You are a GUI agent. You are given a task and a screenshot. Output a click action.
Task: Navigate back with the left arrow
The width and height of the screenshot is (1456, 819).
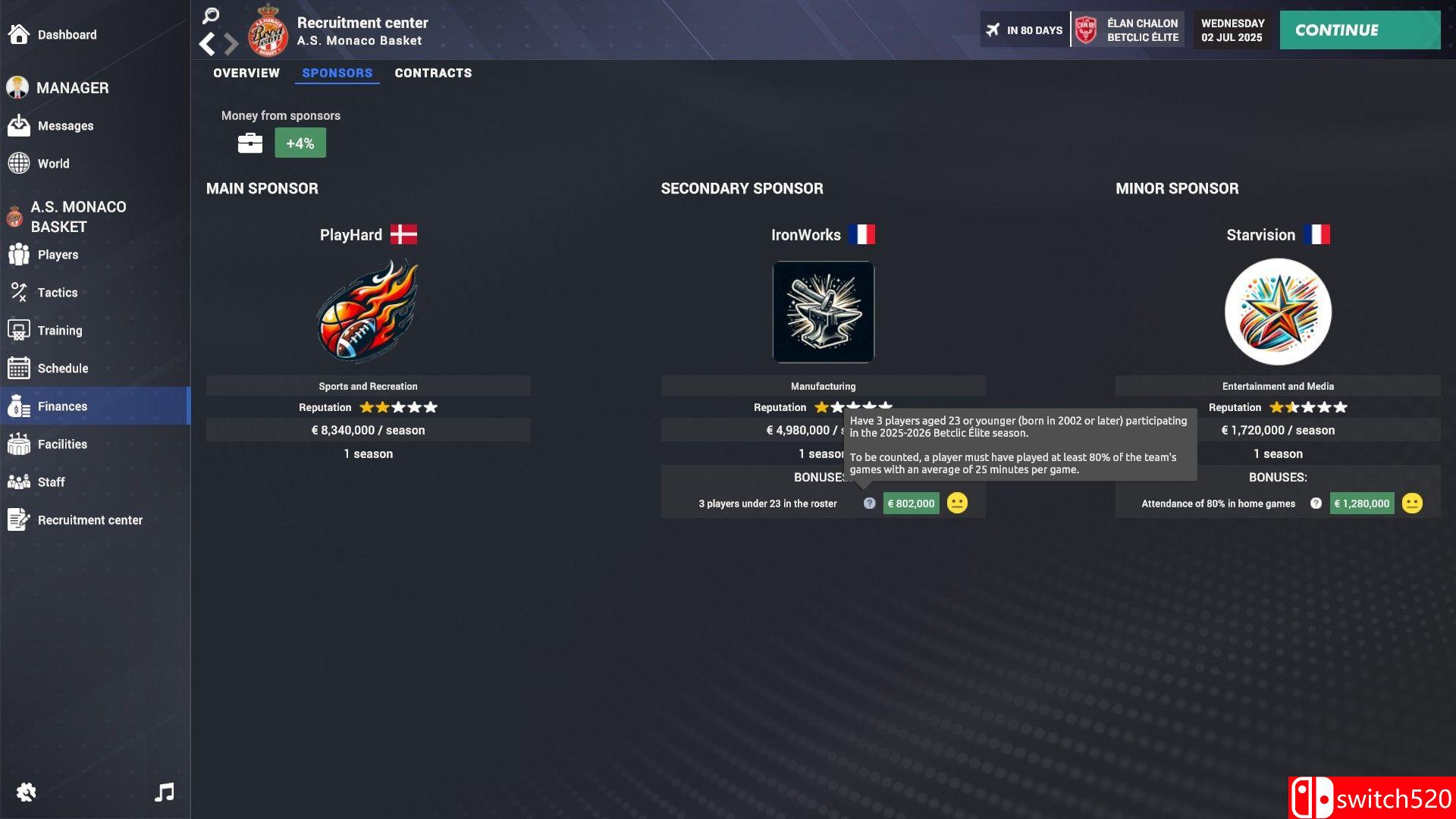(206, 44)
